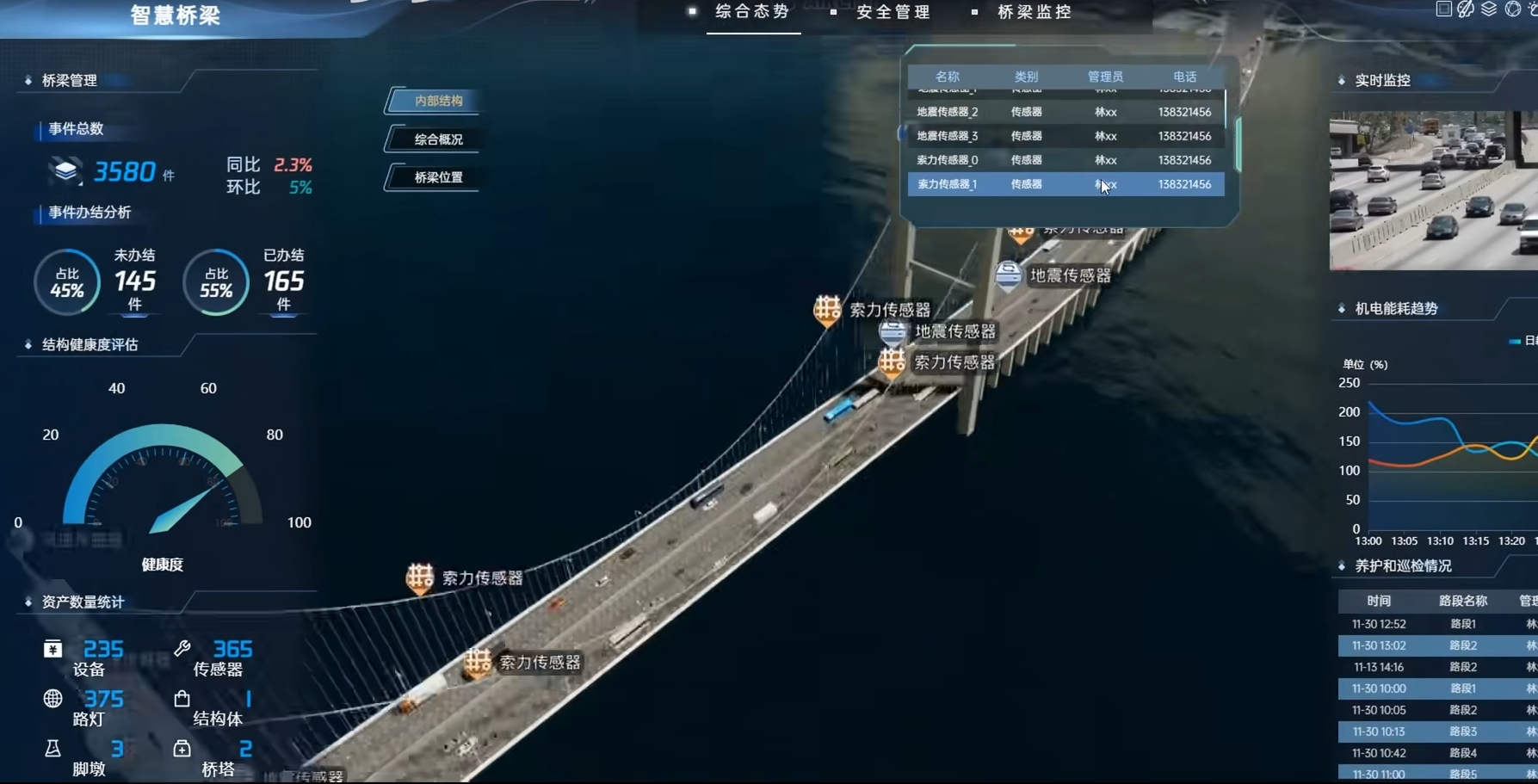Choose the 索力传感器_0 list row
The width and height of the screenshot is (1538, 784).
tap(1065, 160)
